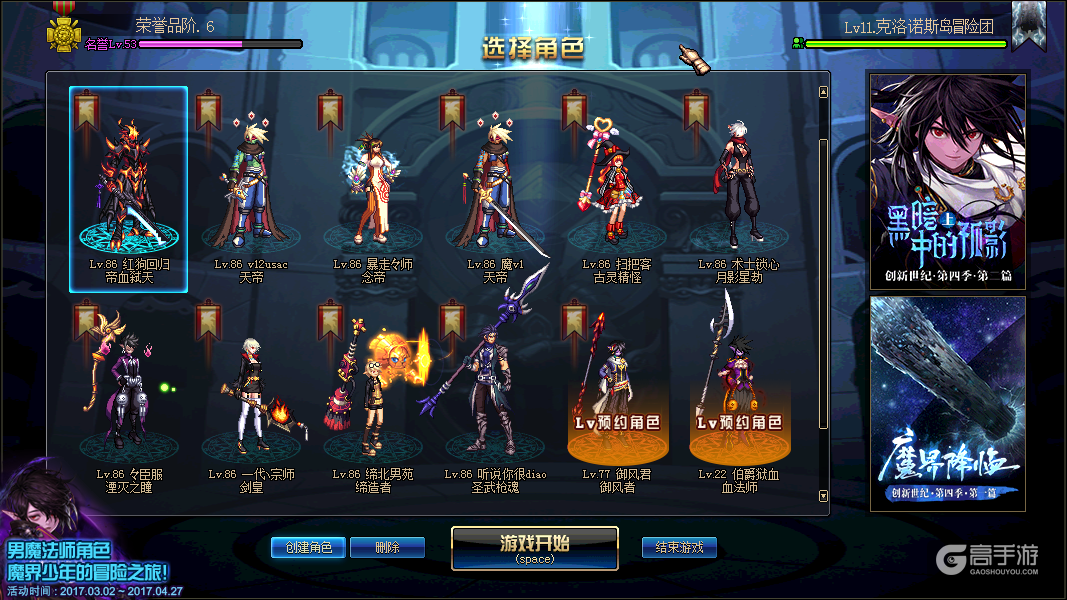Viewport: 1067px width, 600px height.
Task: Select the 念帝 character 暴走々师
Action: coord(372,190)
